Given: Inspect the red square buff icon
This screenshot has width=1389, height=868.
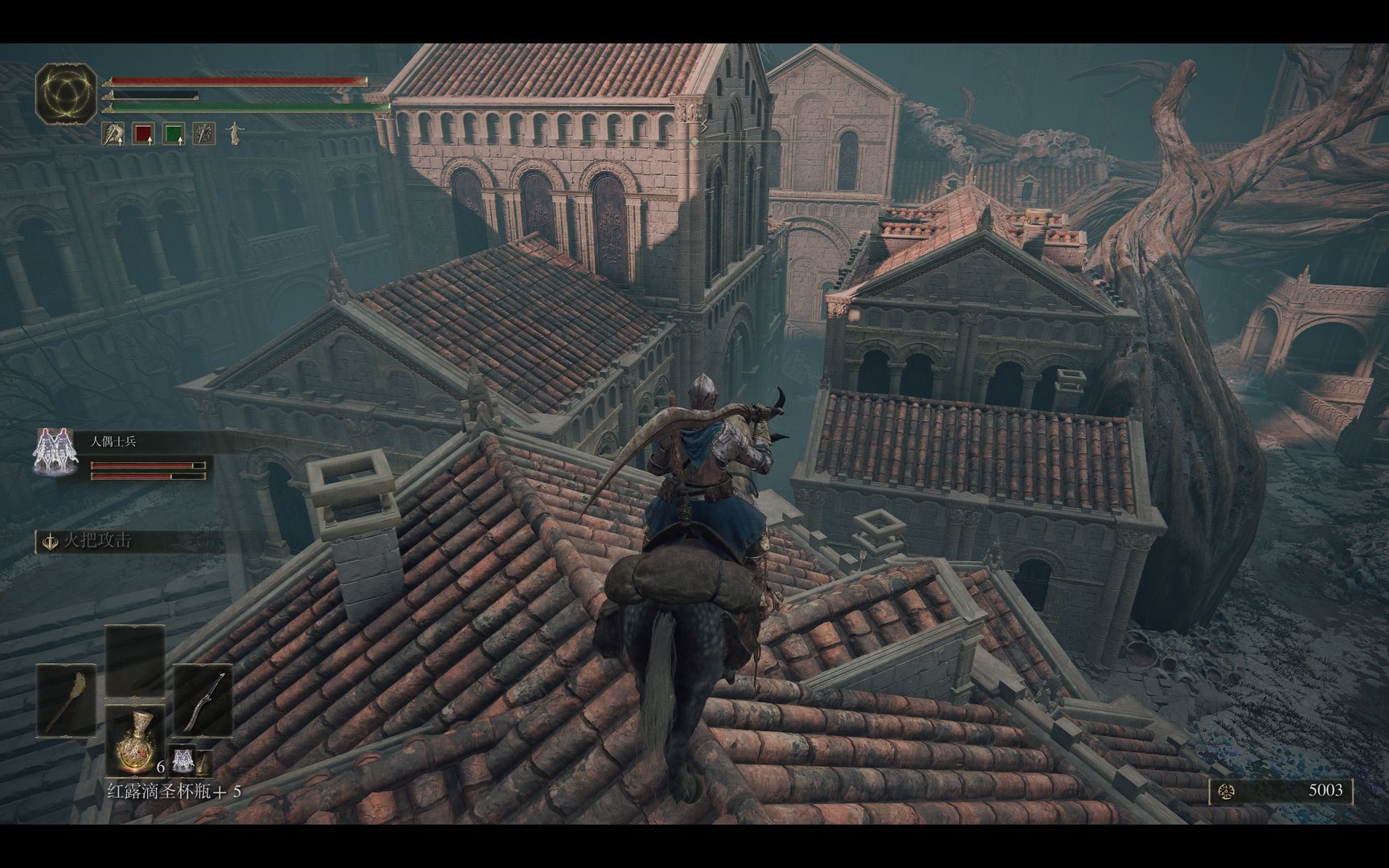Looking at the screenshot, I should [143, 133].
